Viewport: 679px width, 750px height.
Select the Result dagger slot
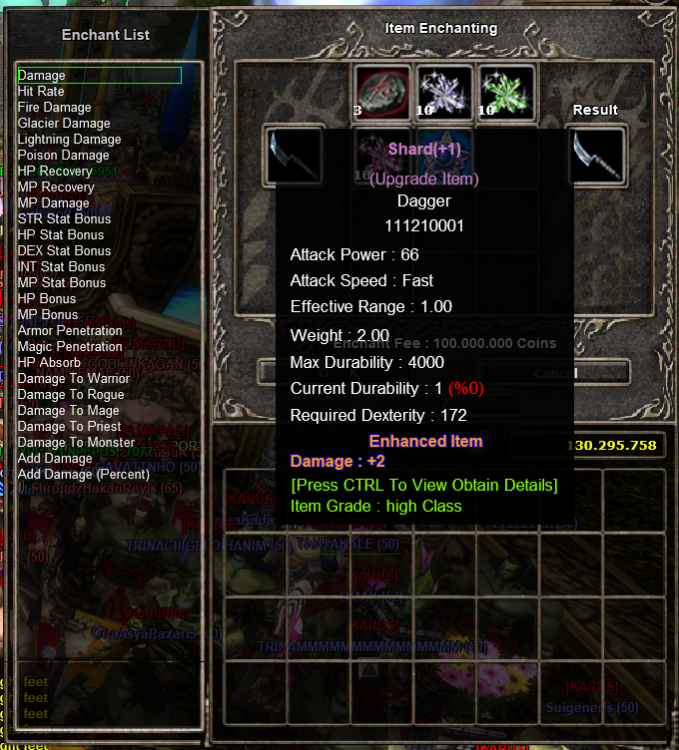596,156
